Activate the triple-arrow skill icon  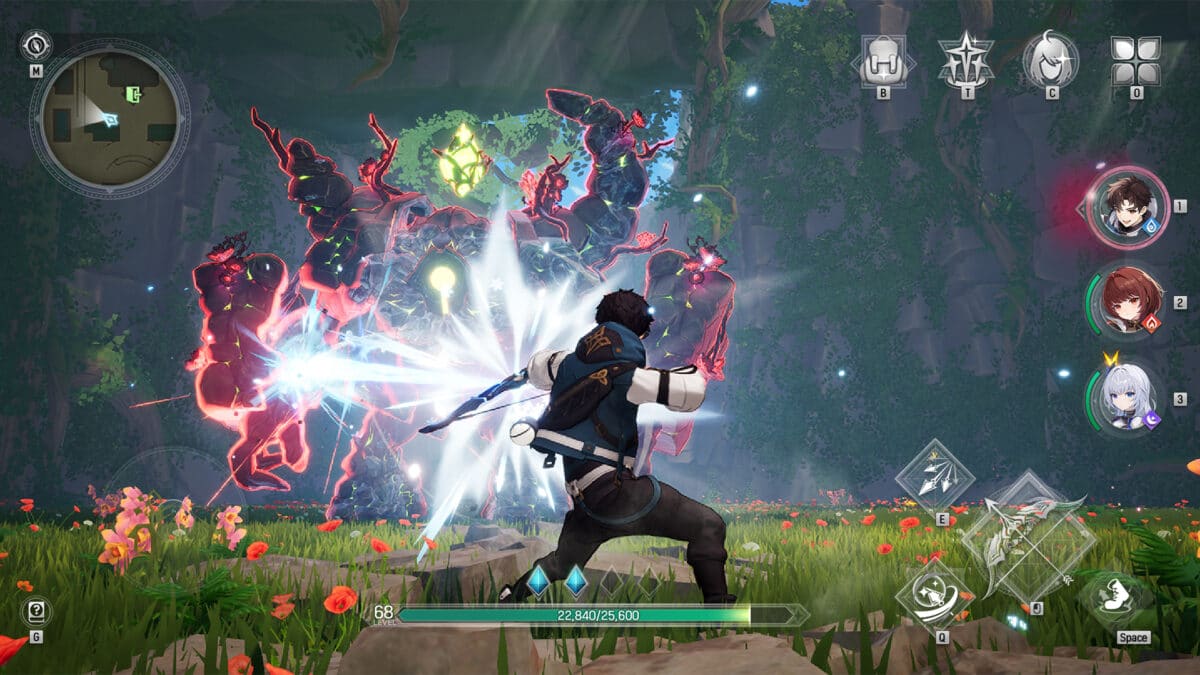tap(935, 478)
